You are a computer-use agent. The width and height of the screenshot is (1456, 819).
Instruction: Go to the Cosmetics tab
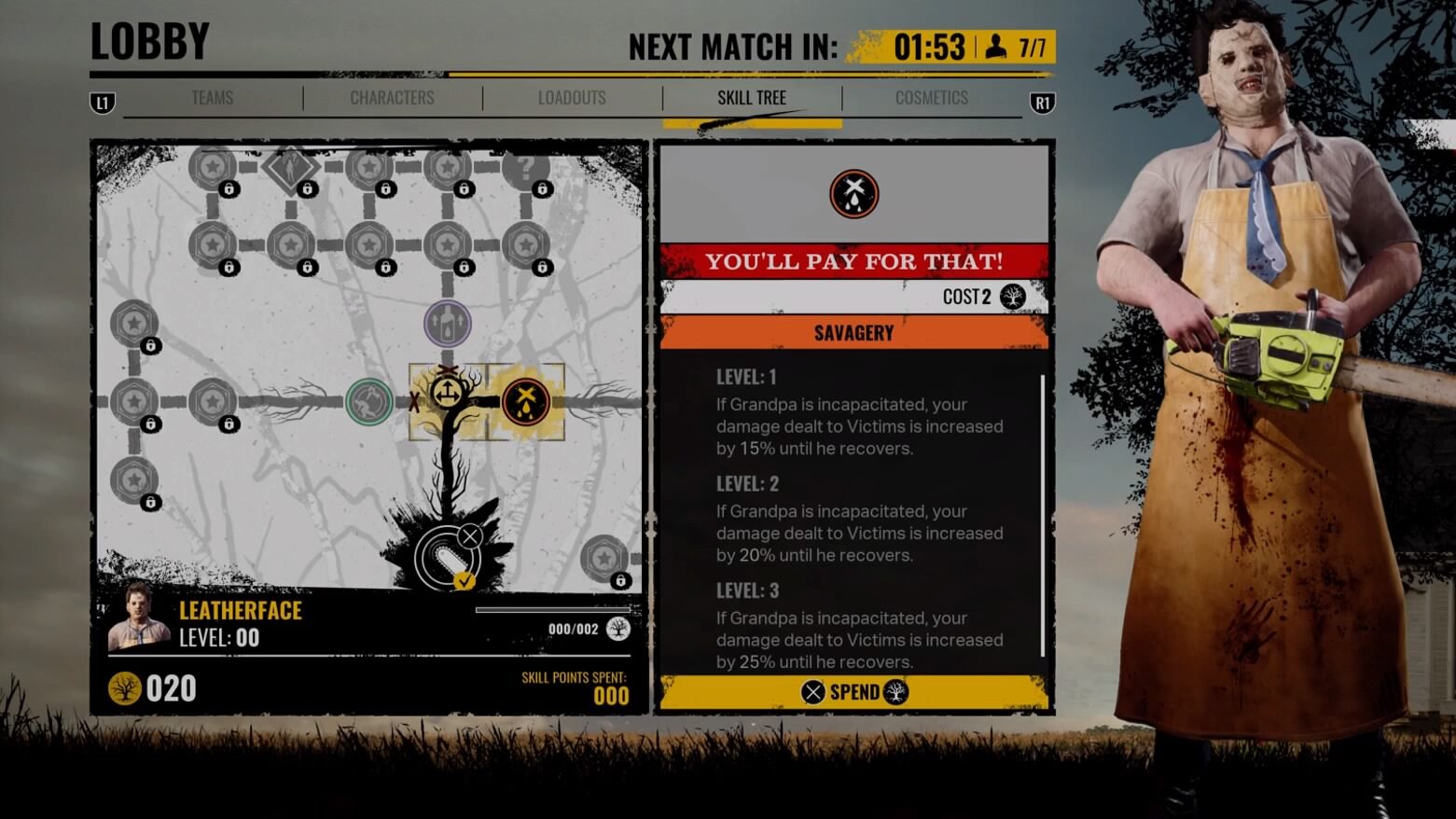931,98
